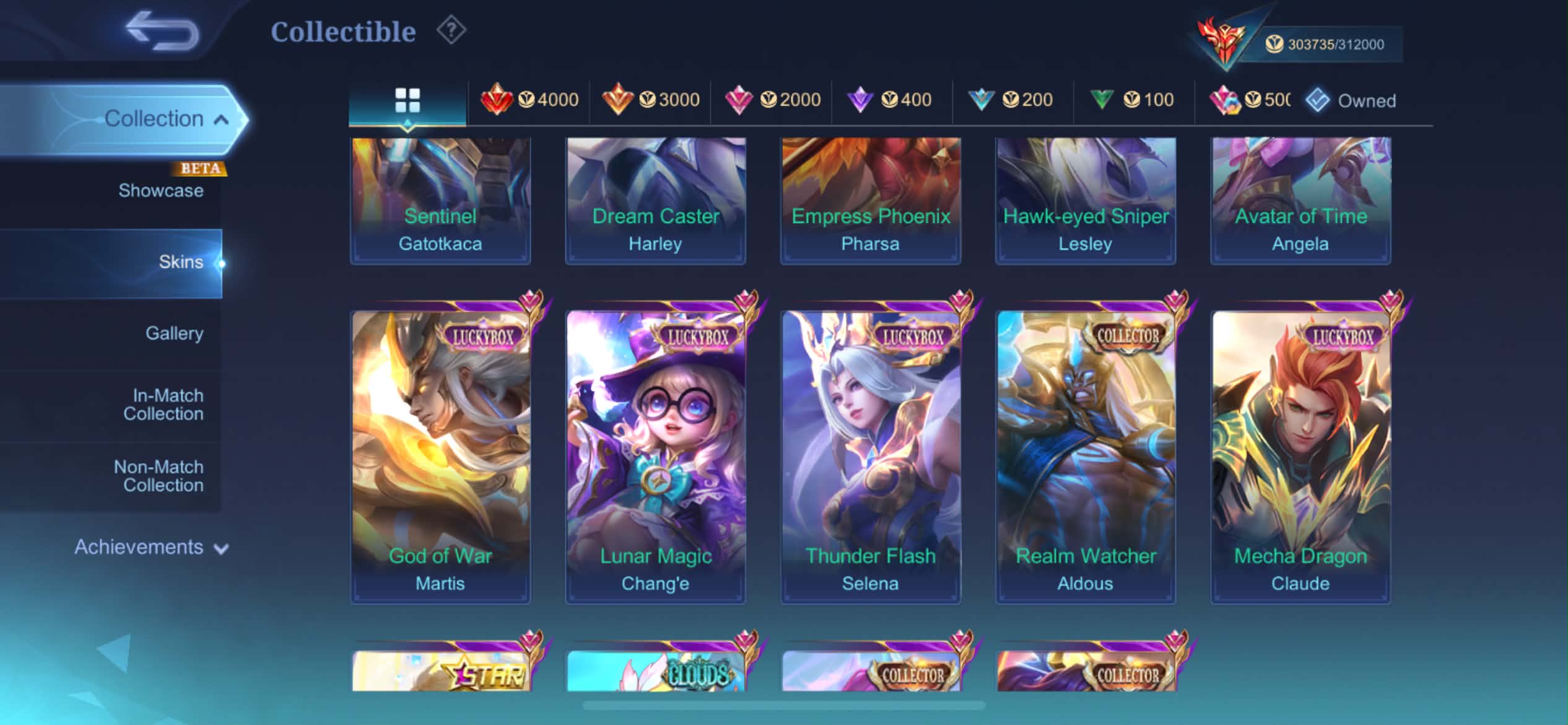Go back using the return arrow
Image resolution: width=1568 pixels, height=725 pixels.
[x=162, y=30]
